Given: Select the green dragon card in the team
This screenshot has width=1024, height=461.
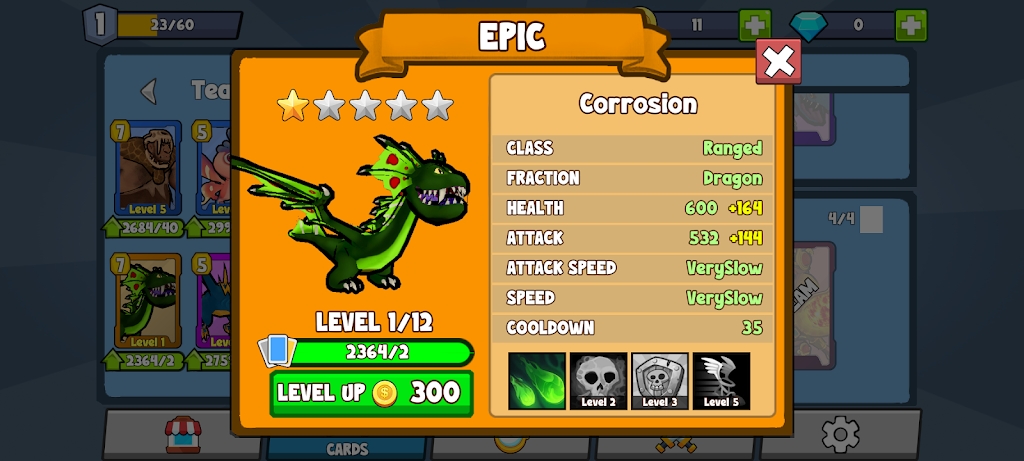Looking at the screenshot, I should [147, 300].
